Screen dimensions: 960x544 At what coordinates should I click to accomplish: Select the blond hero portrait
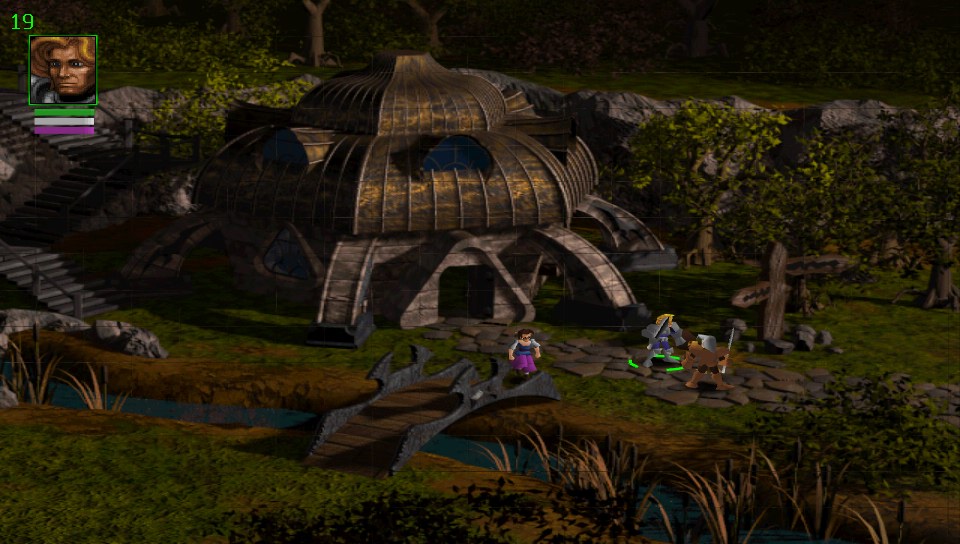[63, 70]
